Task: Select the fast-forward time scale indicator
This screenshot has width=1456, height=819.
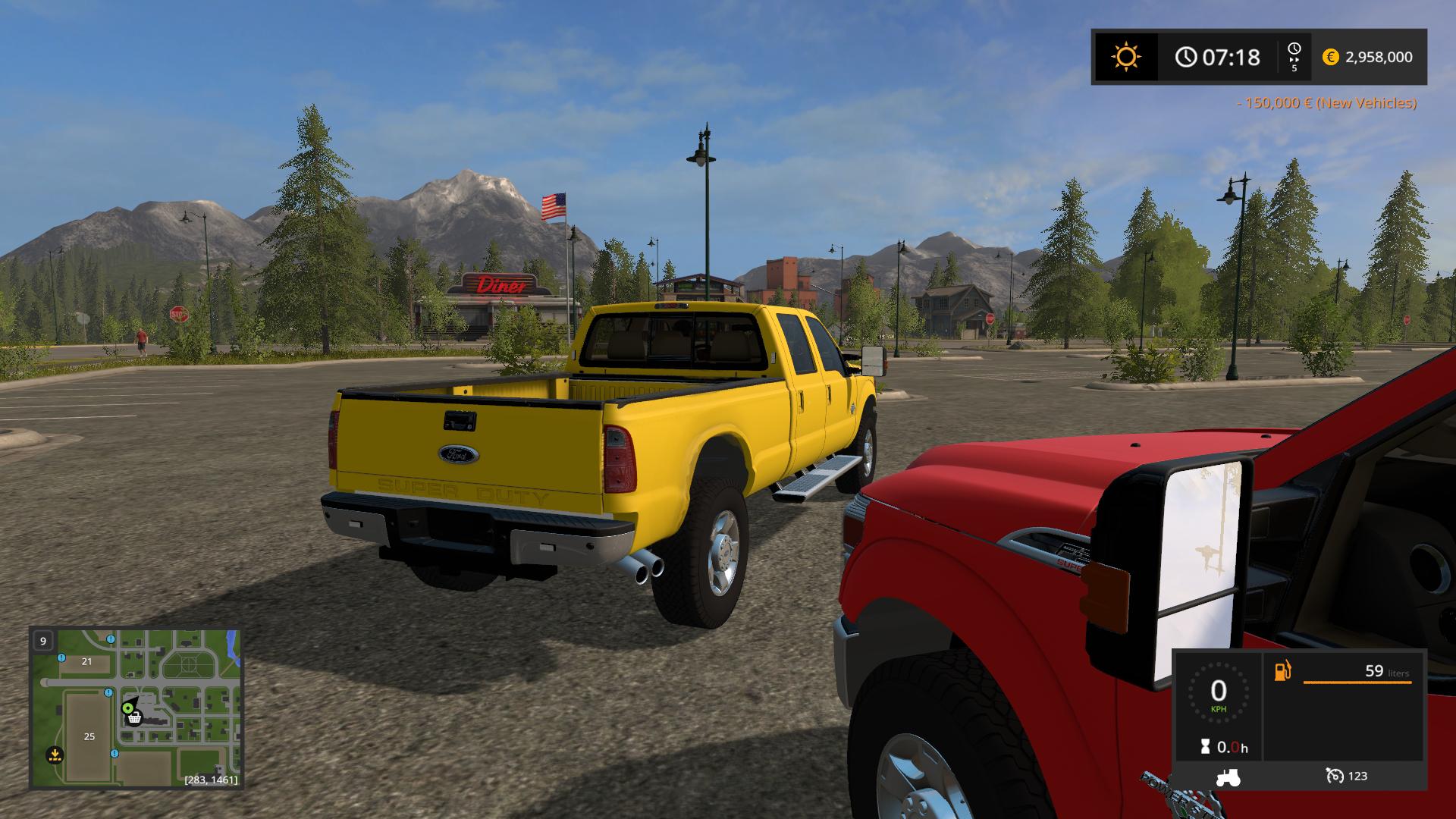Action: tap(1294, 57)
